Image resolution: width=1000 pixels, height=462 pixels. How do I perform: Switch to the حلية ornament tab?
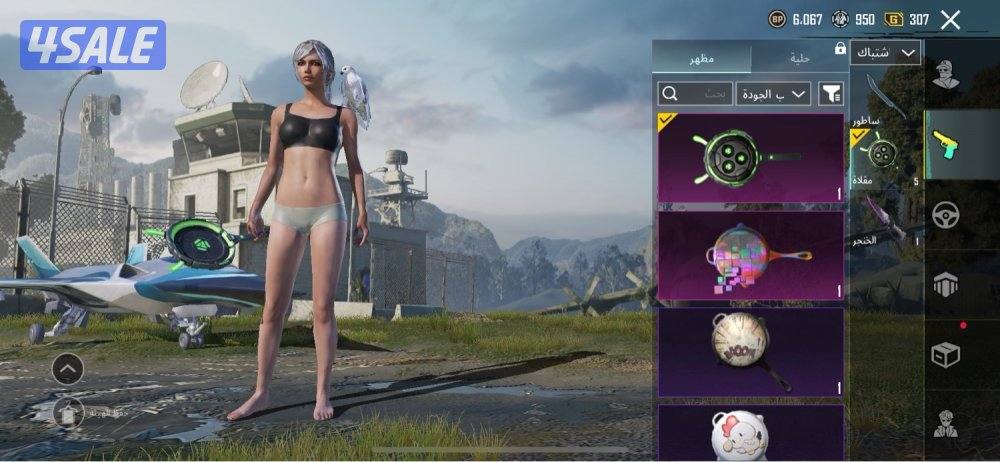(x=799, y=58)
